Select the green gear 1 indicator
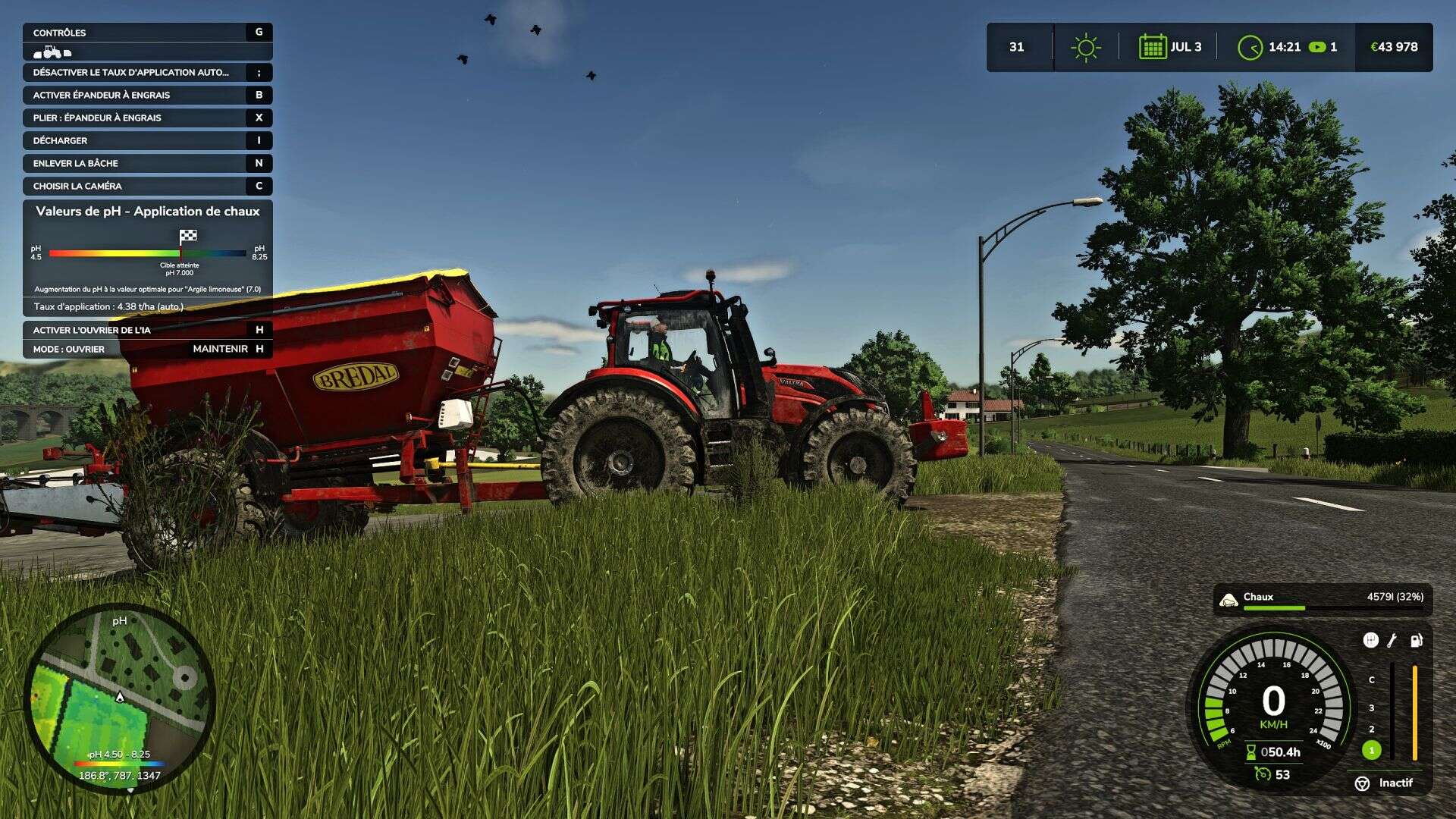The height and width of the screenshot is (819, 1456). [x=1371, y=750]
